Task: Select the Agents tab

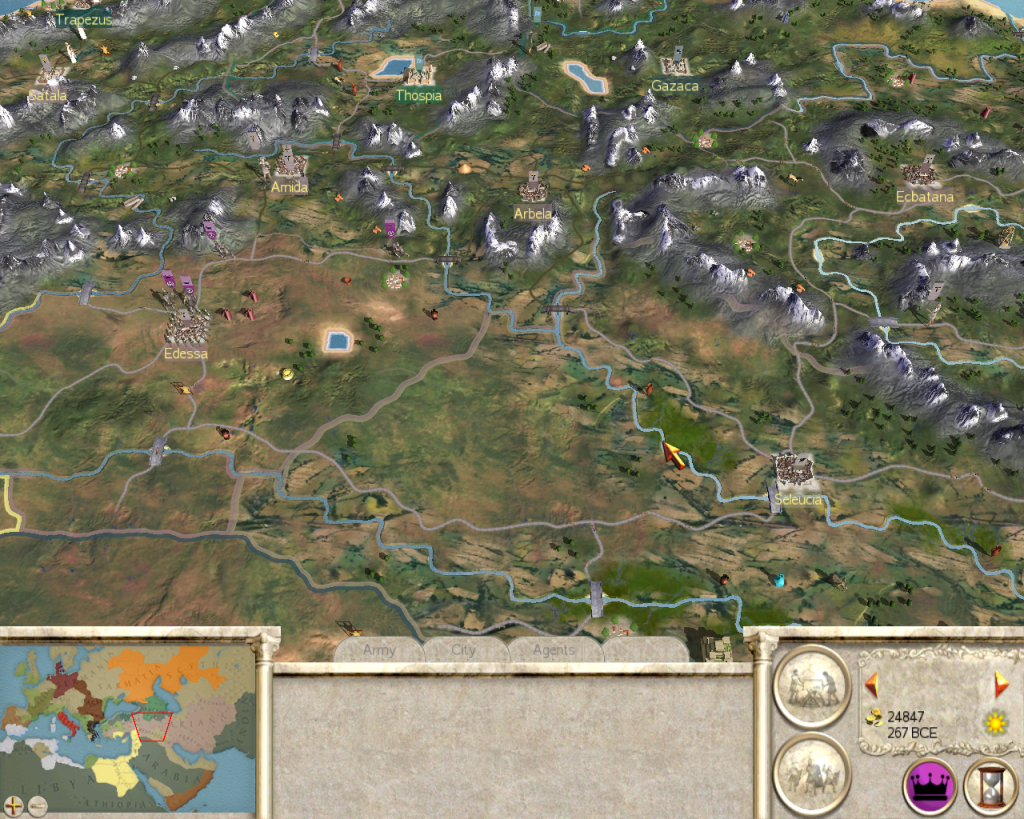Action: point(553,650)
